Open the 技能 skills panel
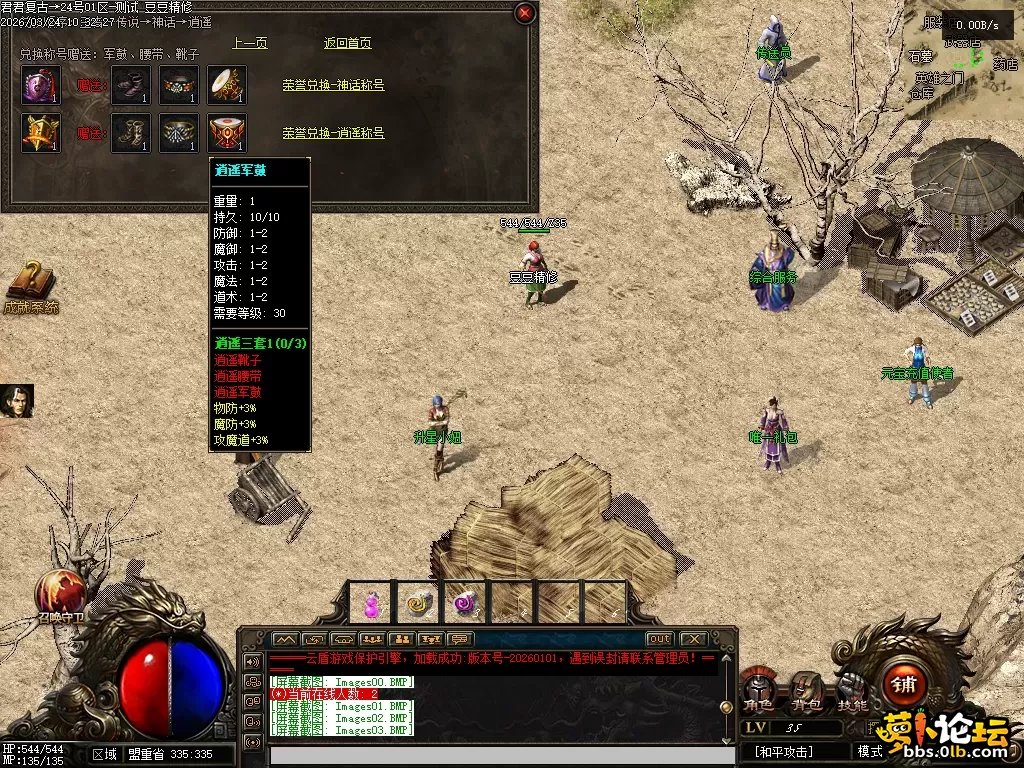Screen dimensions: 1024x768 click(852, 690)
